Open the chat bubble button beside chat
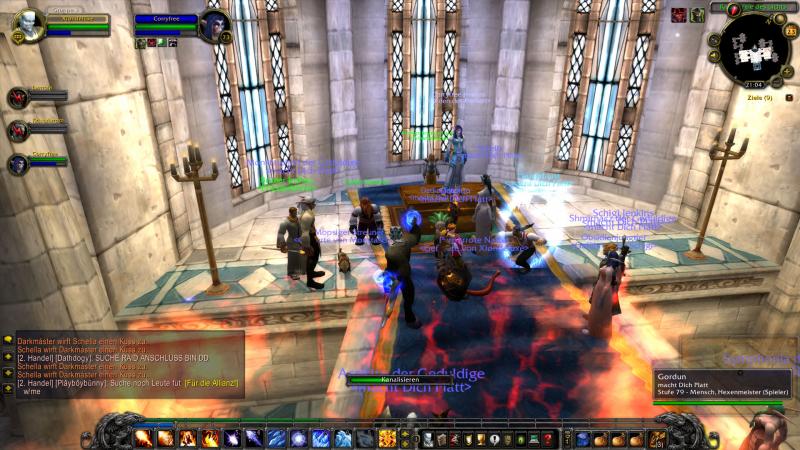The image size is (800, 450). point(8,341)
